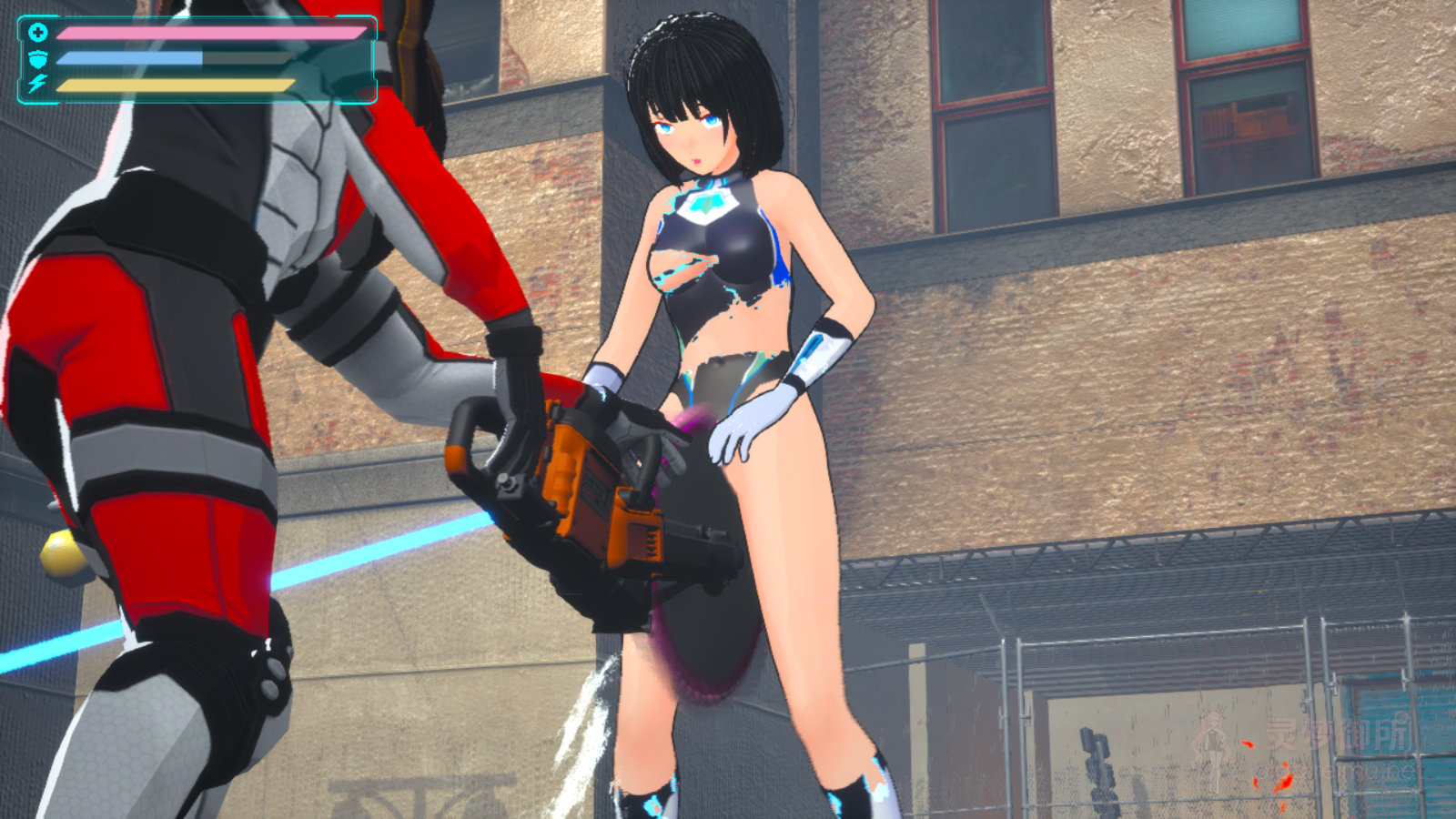This screenshot has width=1456, height=819.
Task: Click the blue shield bar to inspect value
Action: click(127, 57)
